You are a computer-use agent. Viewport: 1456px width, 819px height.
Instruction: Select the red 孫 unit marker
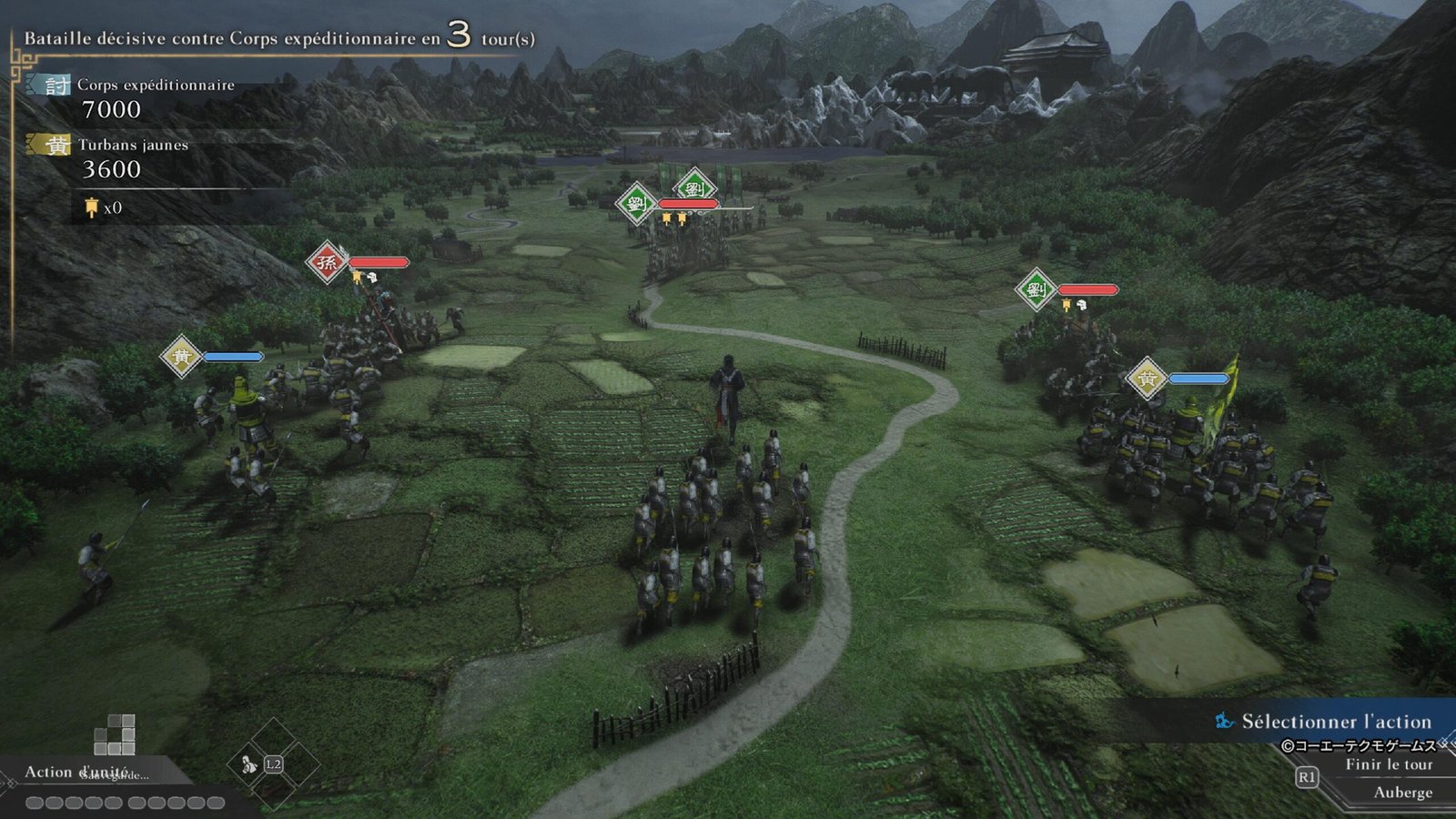pyautogui.click(x=326, y=263)
